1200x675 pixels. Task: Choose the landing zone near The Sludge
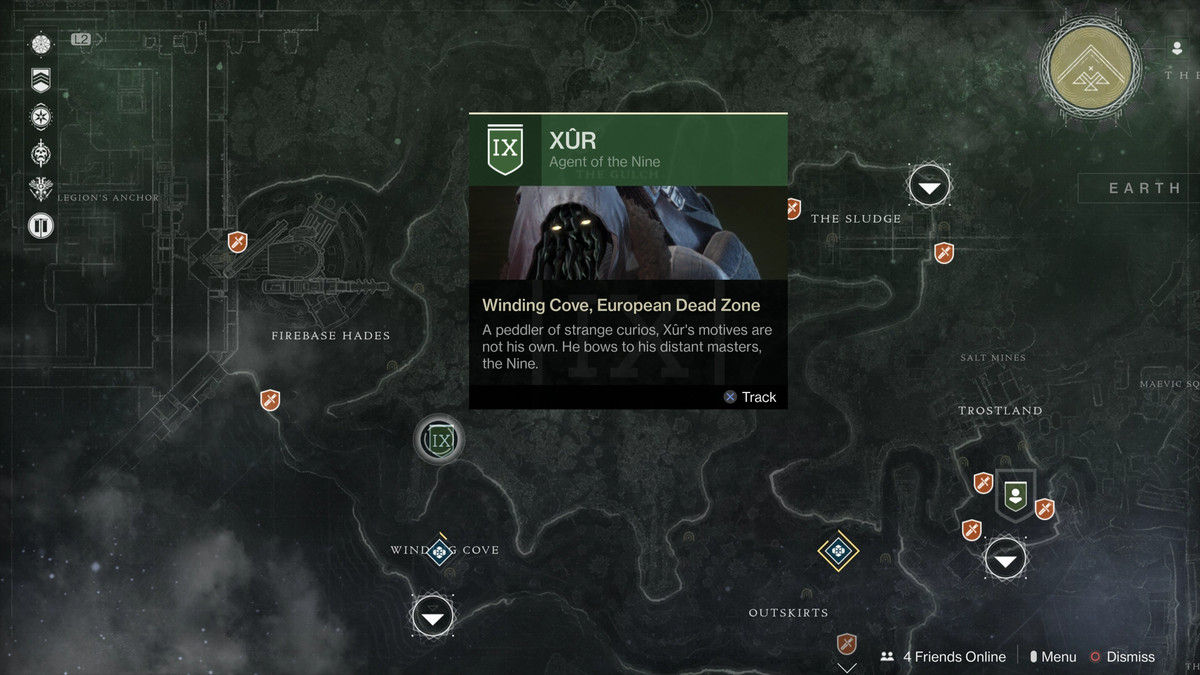(x=930, y=186)
